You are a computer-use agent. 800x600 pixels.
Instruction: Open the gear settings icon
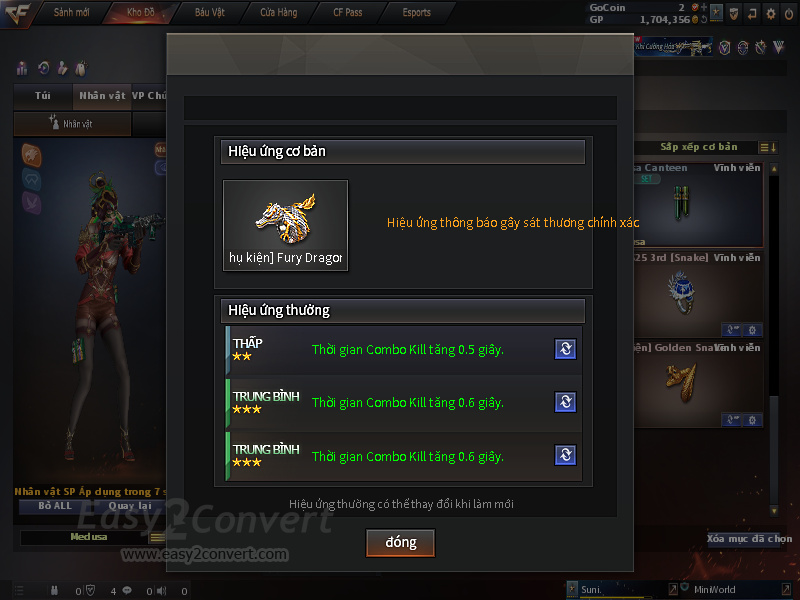click(x=770, y=13)
